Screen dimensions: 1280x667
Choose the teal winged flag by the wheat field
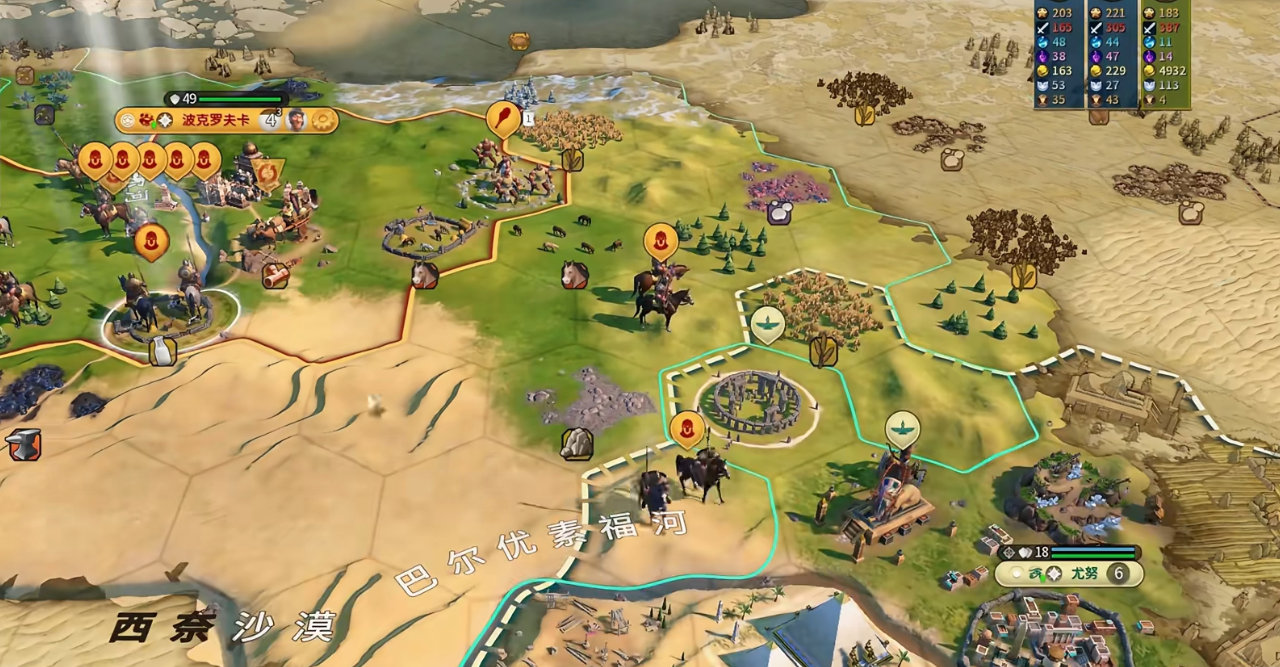pos(767,324)
